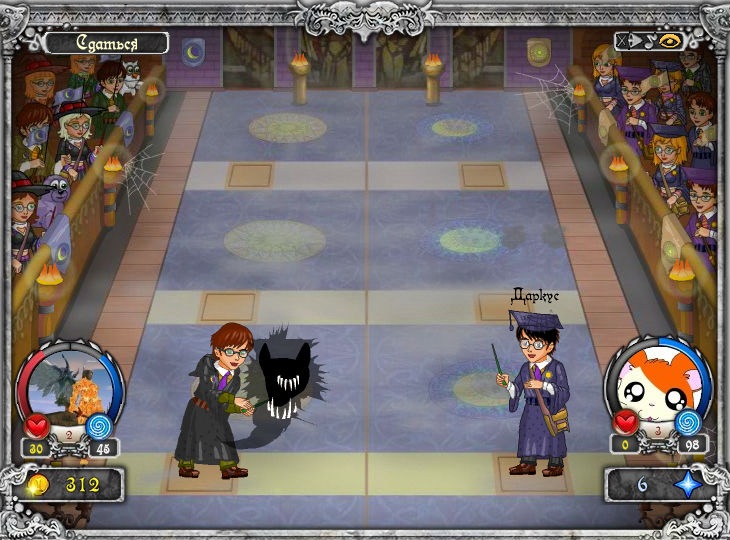Click the Сдаться surrender button
The width and height of the screenshot is (730, 540).
point(105,43)
